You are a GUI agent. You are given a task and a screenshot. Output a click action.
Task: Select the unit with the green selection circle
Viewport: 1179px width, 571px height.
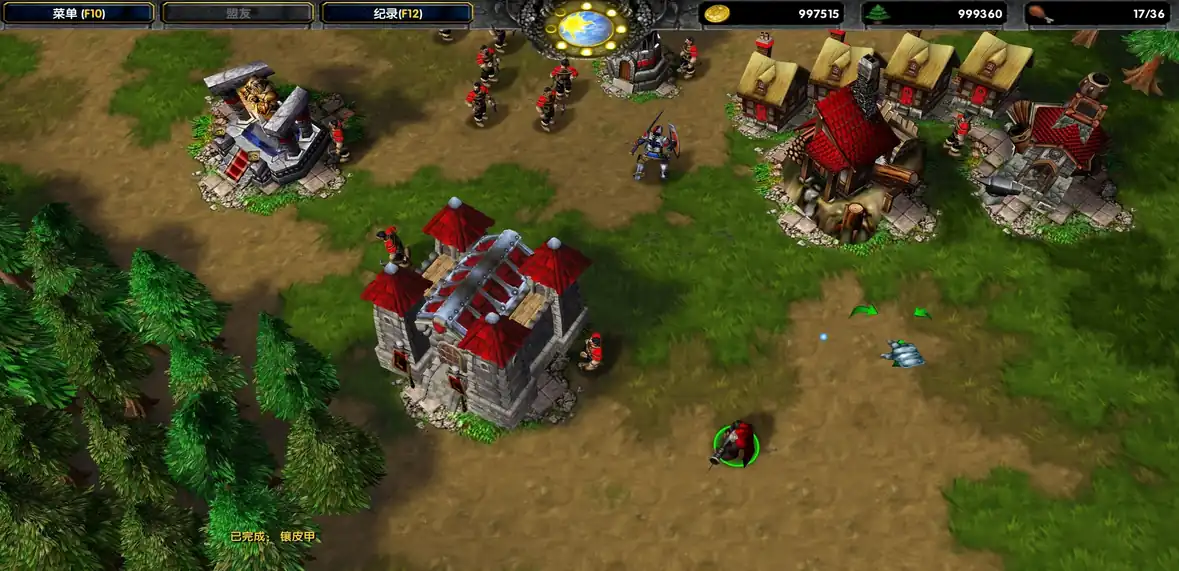click(736, 444)
